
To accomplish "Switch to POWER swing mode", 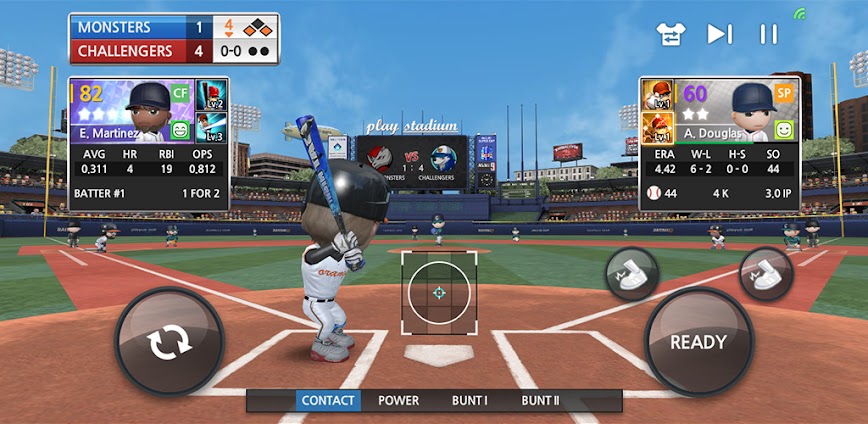I will click(x=398, y=401).
